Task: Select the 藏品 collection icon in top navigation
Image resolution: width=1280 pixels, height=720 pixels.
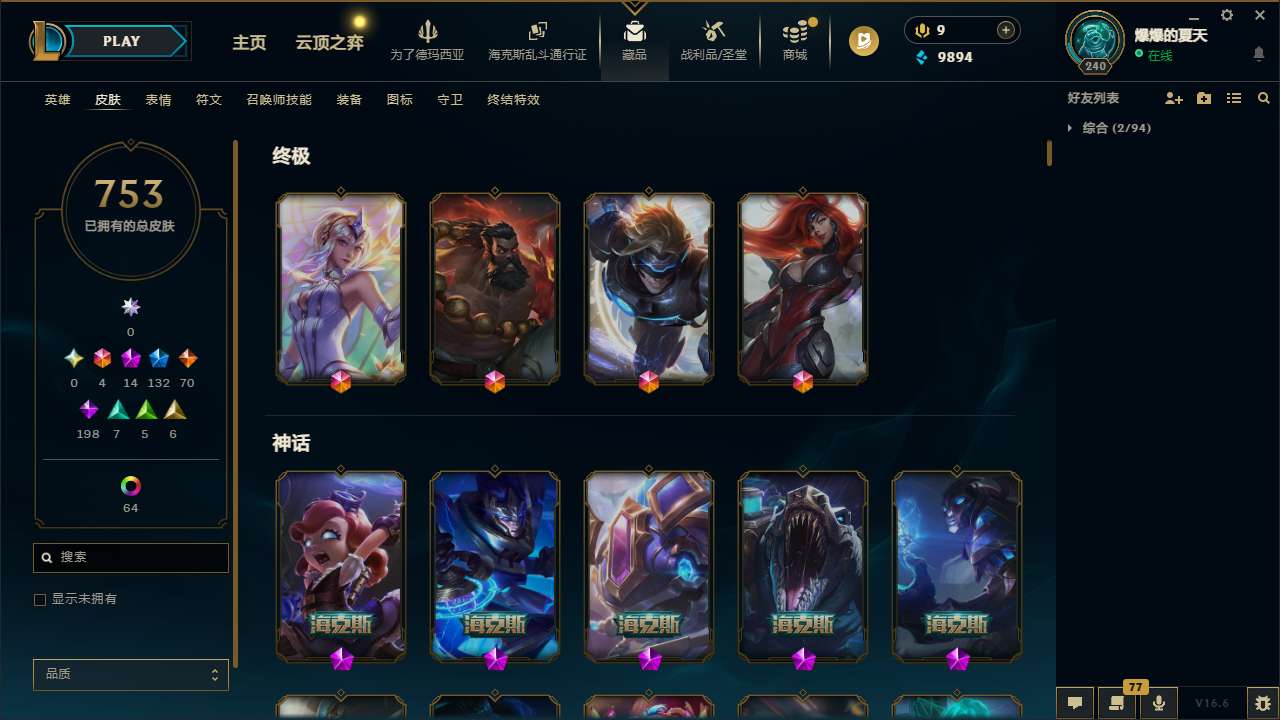Action: point(634,38)
